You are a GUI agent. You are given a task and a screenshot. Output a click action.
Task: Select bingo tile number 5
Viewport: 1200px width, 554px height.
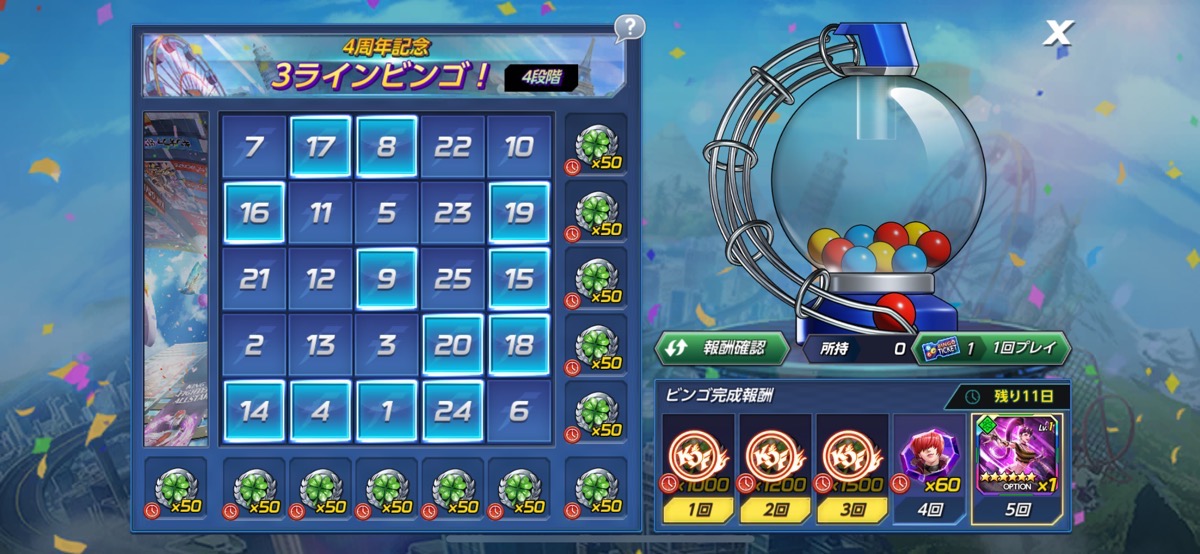tap(386, 213)
